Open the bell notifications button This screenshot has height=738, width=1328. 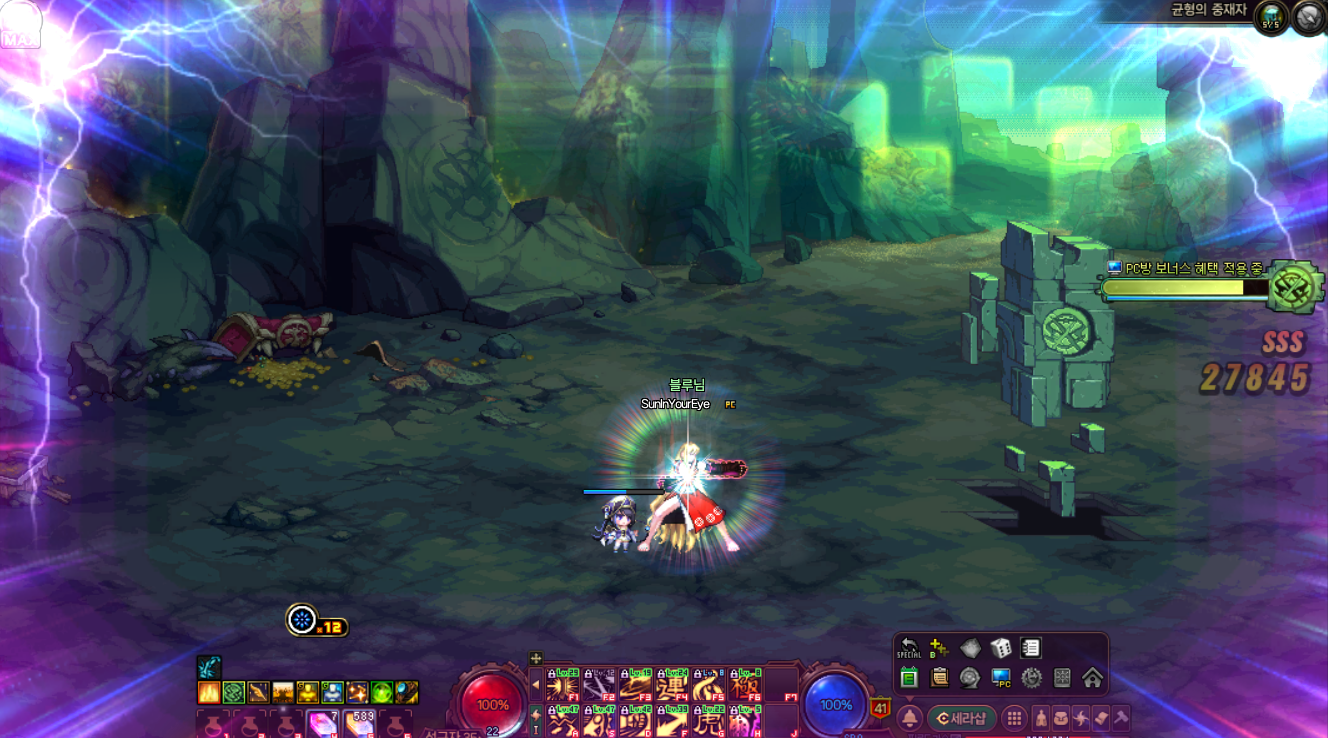[x=910, y=718]
